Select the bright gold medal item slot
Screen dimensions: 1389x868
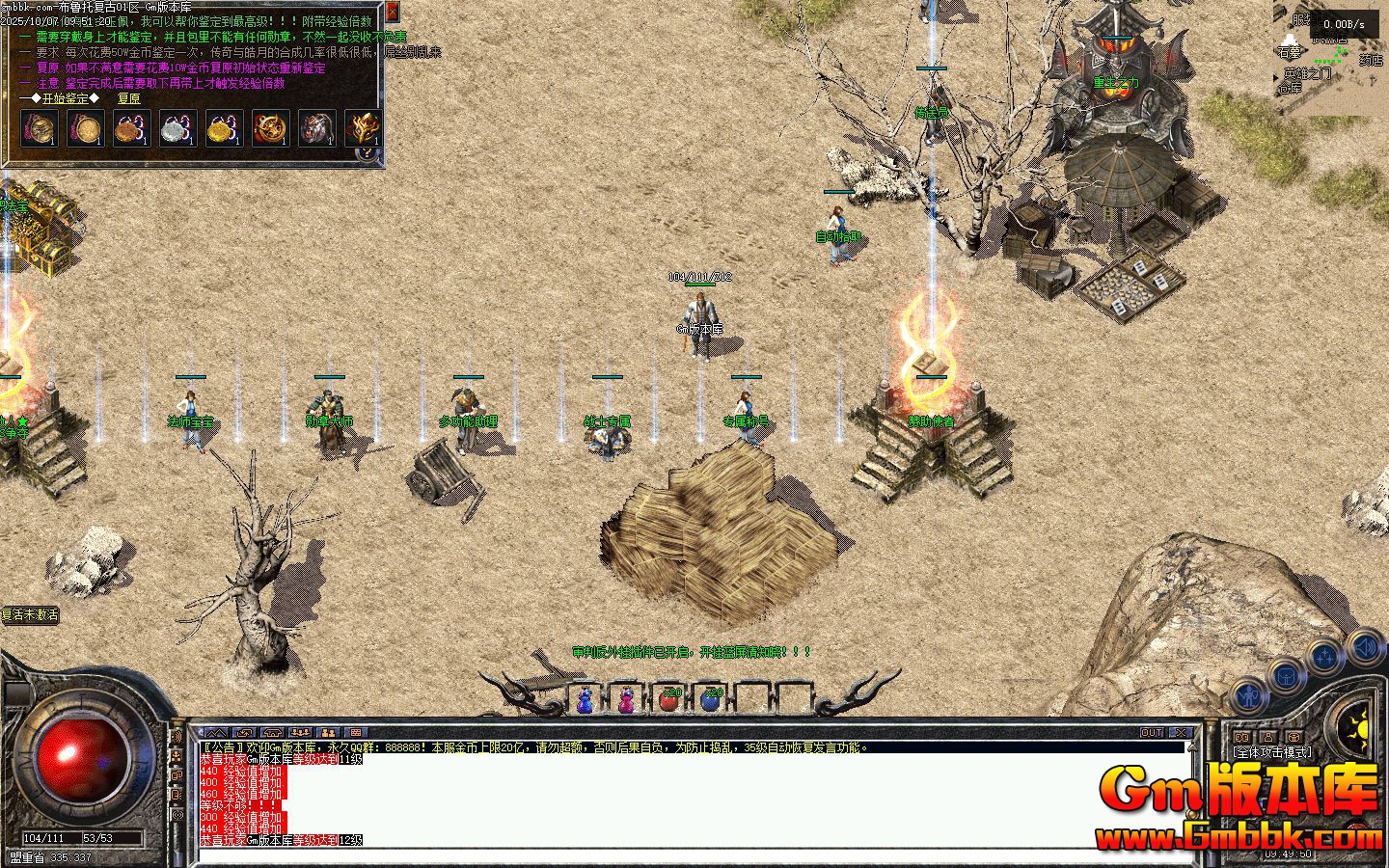[x=225, y=128]
